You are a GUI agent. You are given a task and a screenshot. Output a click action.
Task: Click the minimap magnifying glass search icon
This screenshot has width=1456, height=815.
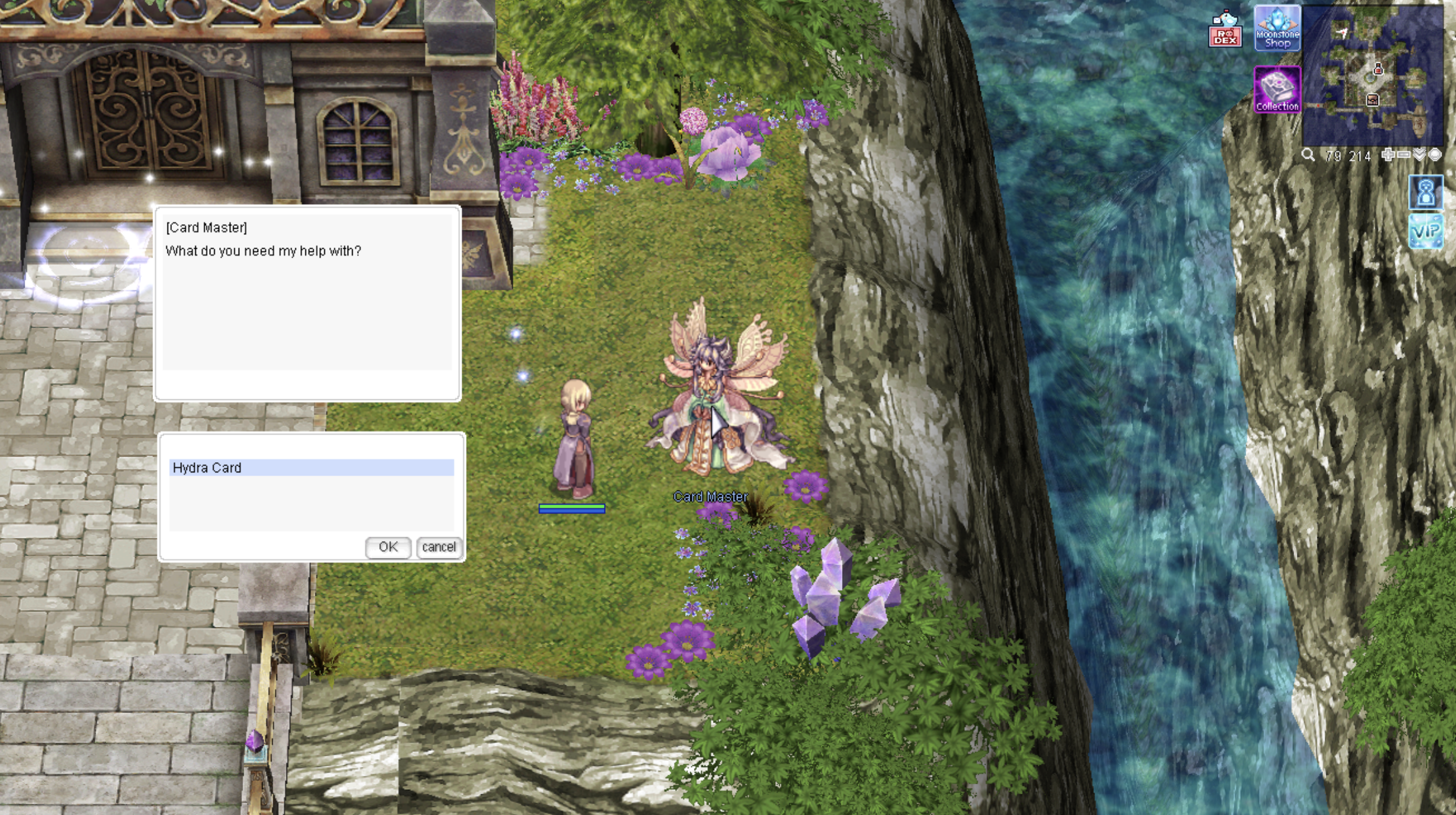click(x=1309, y=155)
